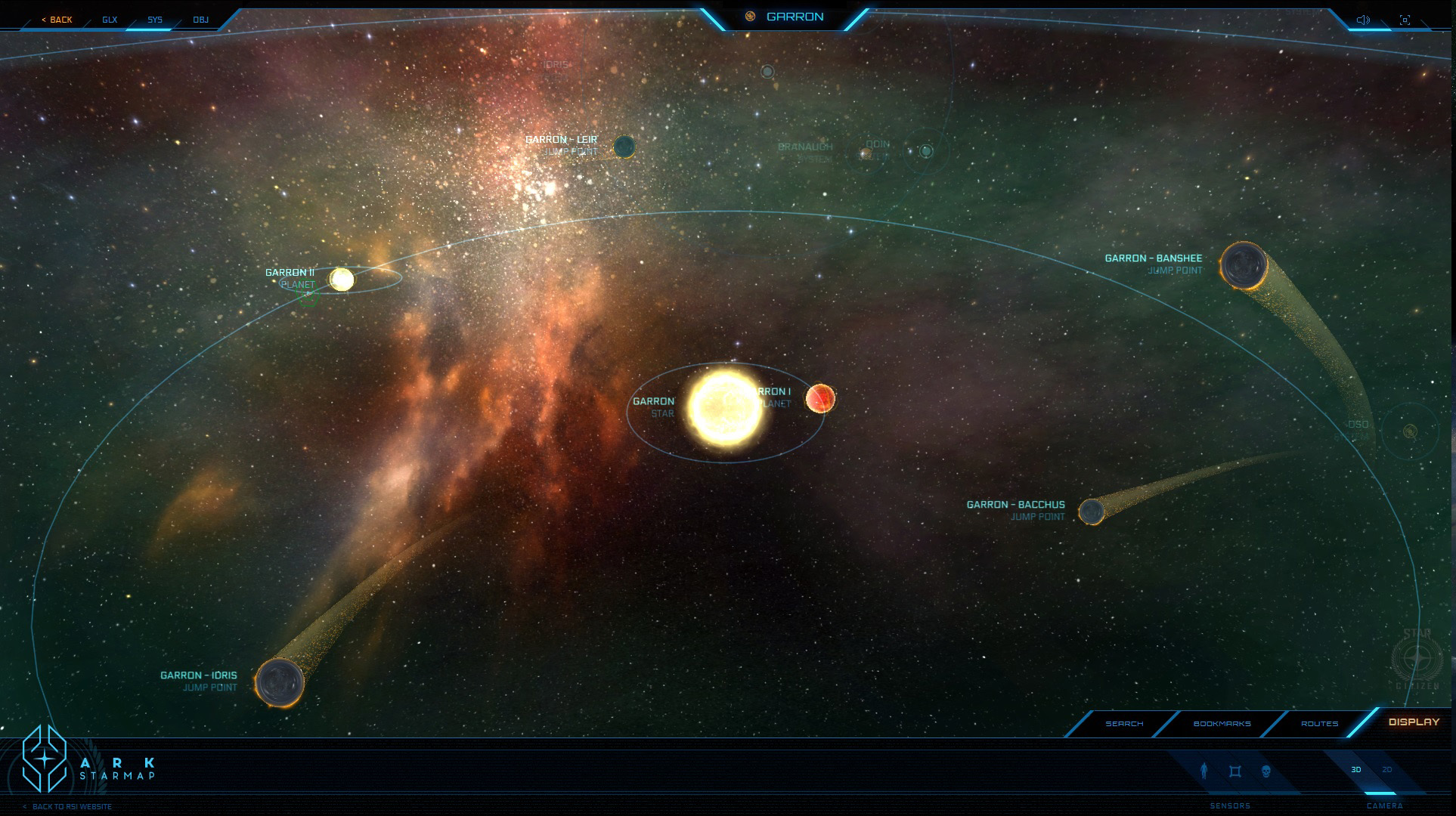Click the BACK navigation button
Image resolution: width=1456 pixels, height=816 pixels.
coord(57,20)
